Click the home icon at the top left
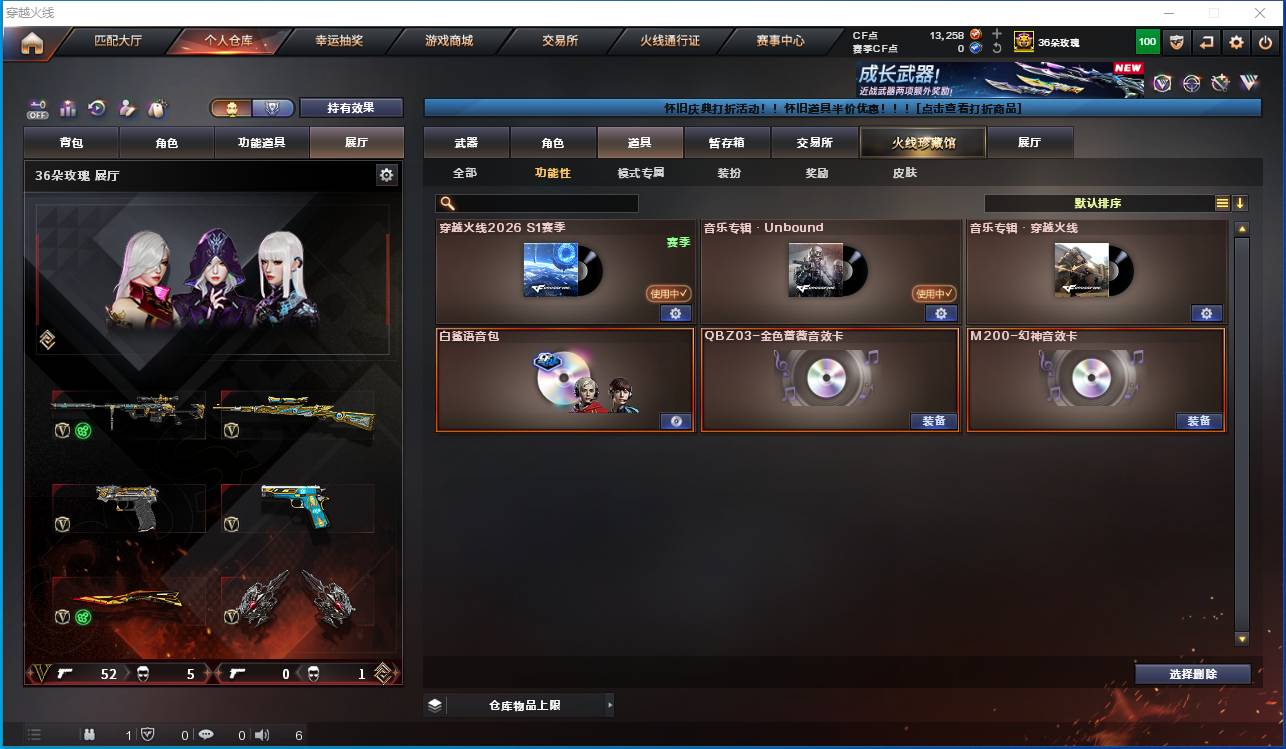1286x749 pixels. tap(33, 41)
